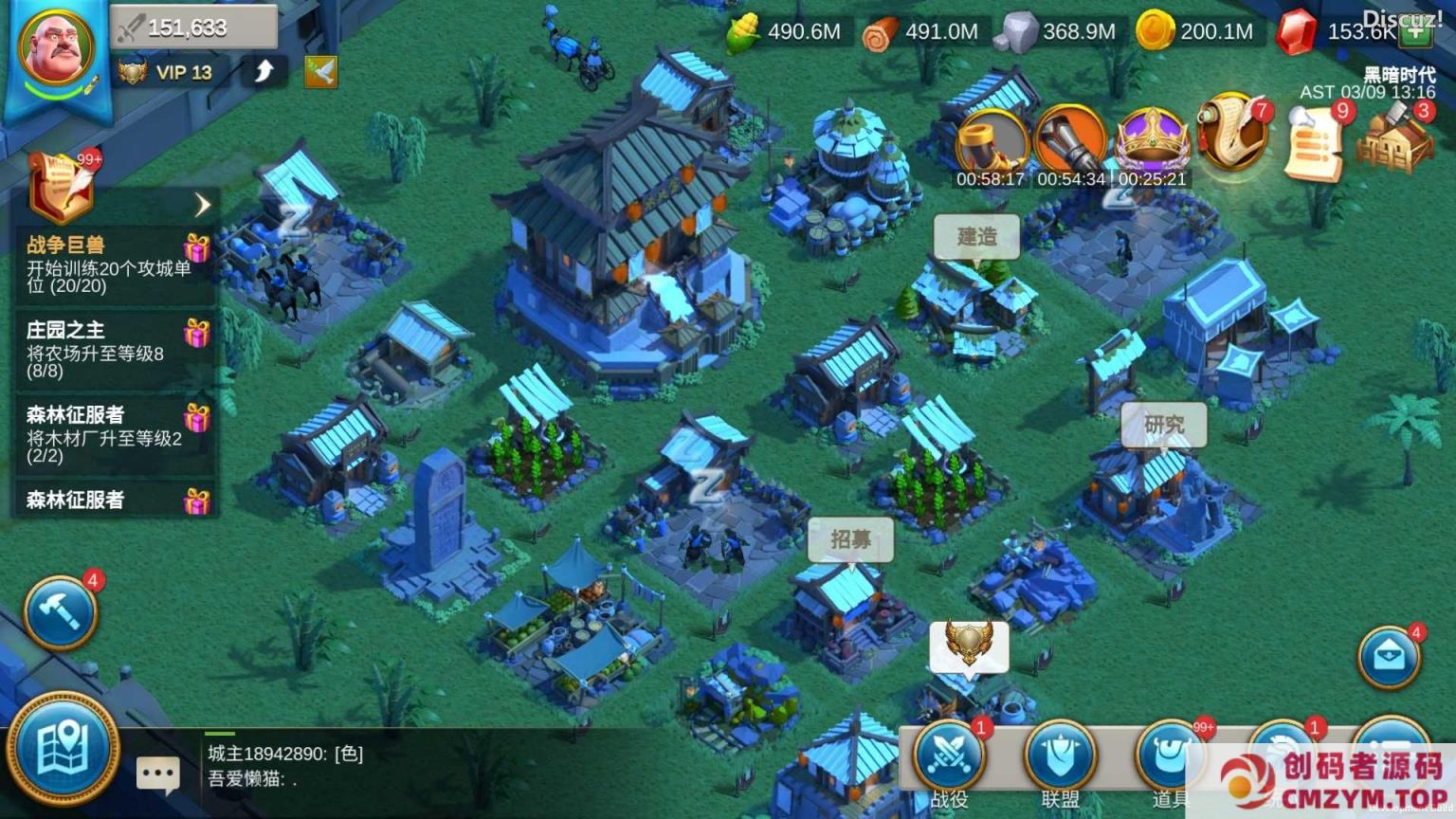
Task: Expand the quest list arrow
Action: pyautogui.click(x=202, y=204)
